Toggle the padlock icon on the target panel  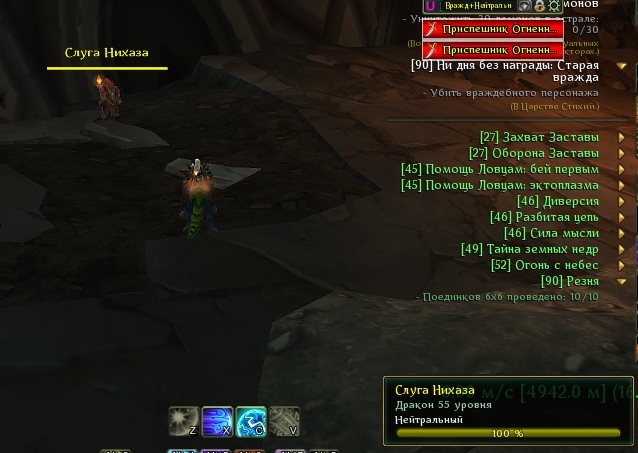[x=539, y=6]
